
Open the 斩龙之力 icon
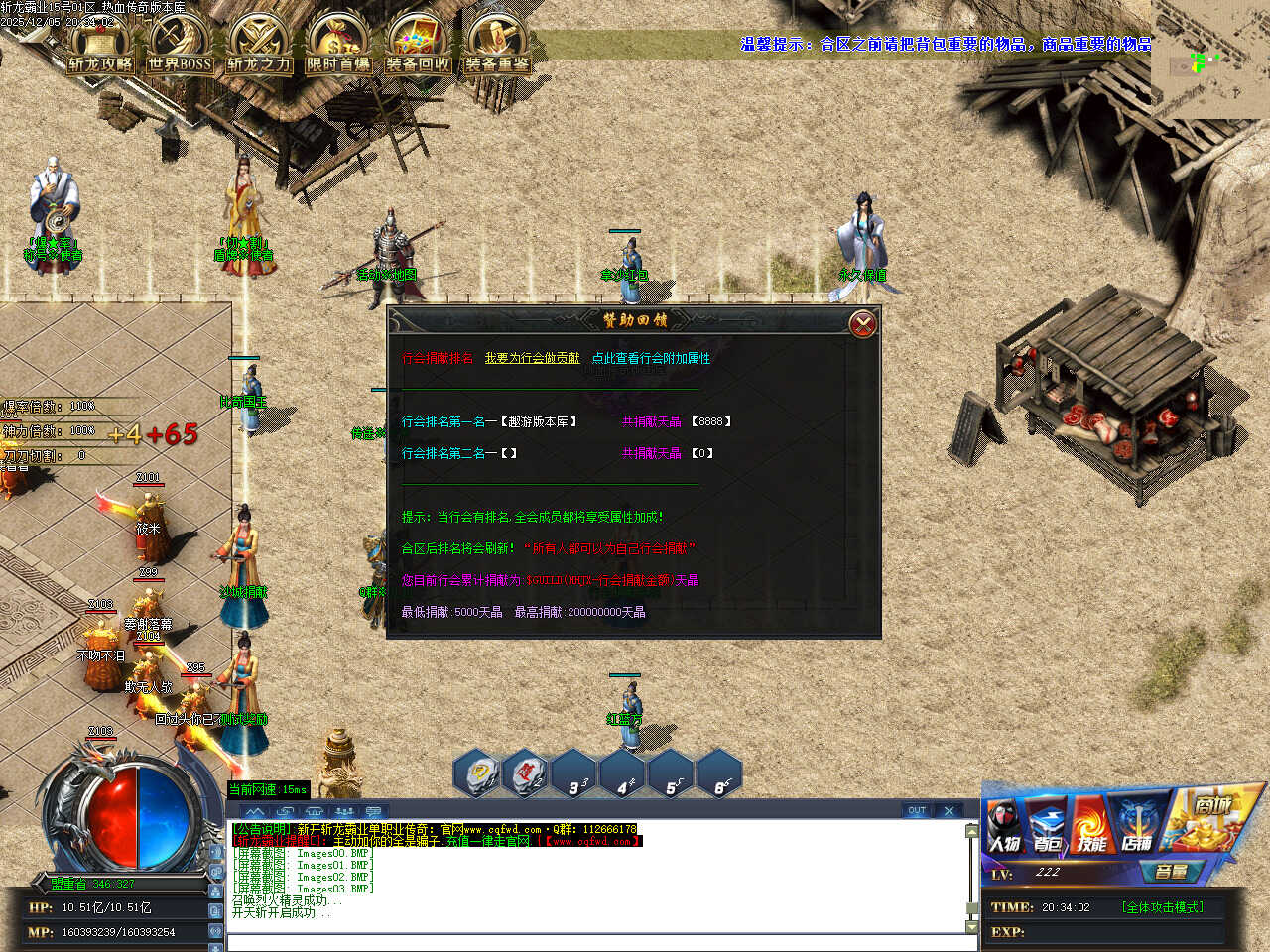coord(259,45)
